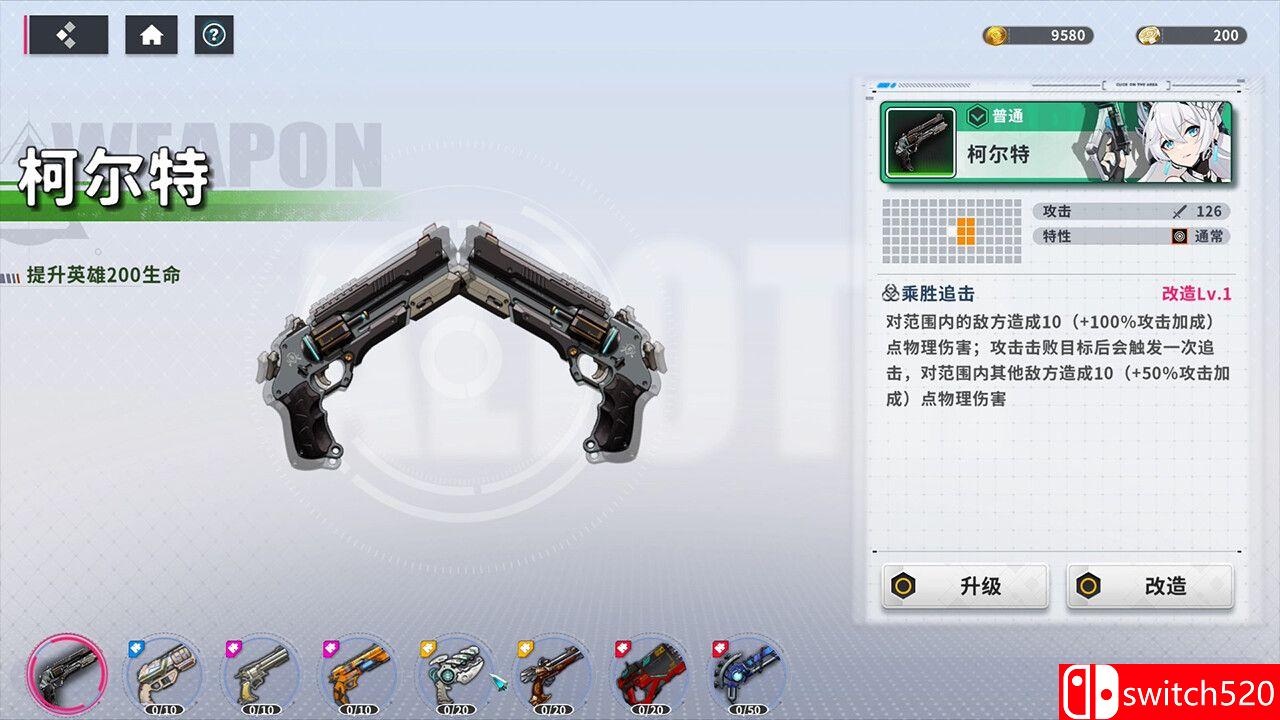Click the hexagon icon on the 改造 button
This screenshot has height=720, width=1280.
pos(1086,587)
